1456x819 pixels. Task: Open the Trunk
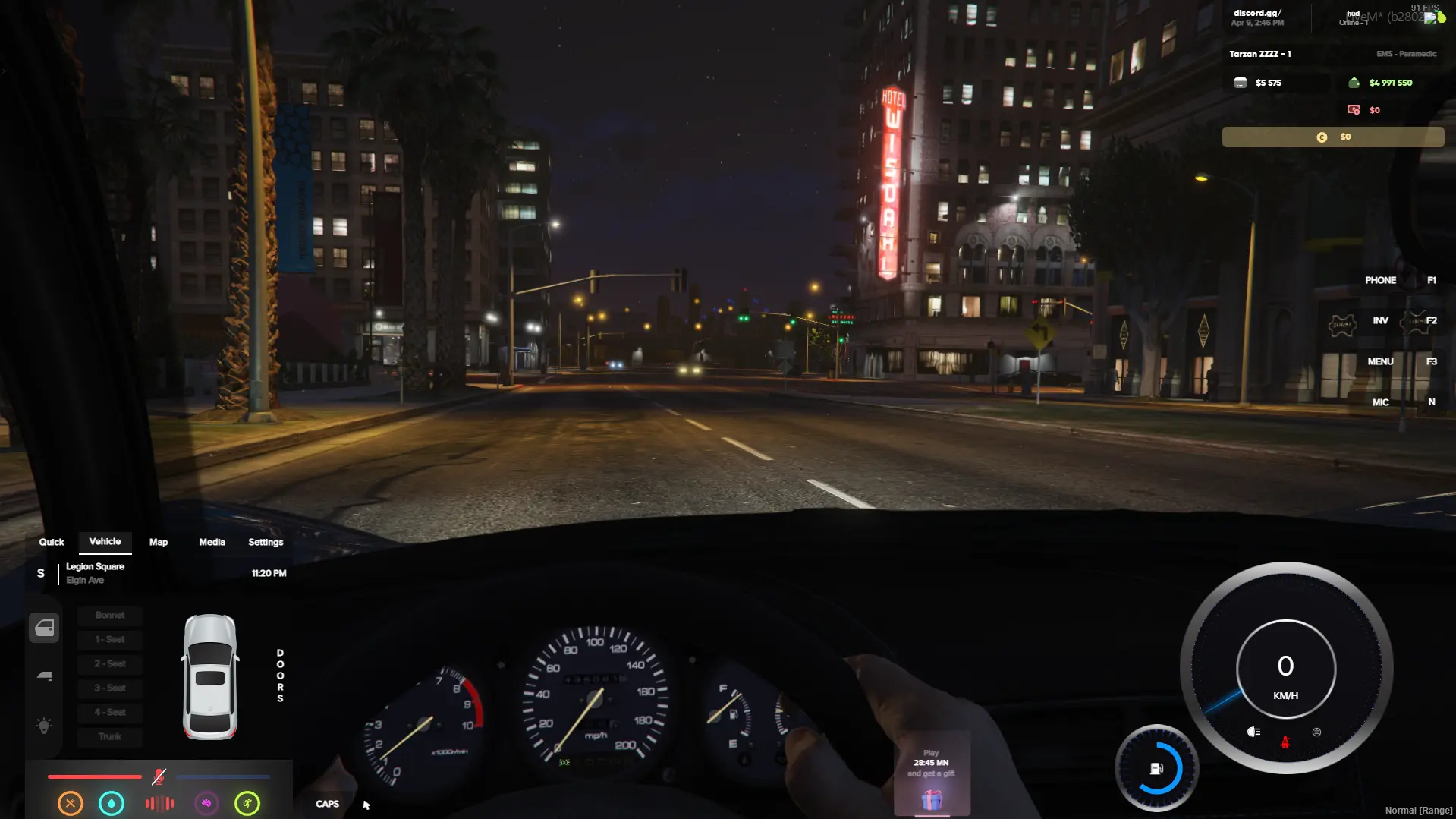(x=110, y=737)
